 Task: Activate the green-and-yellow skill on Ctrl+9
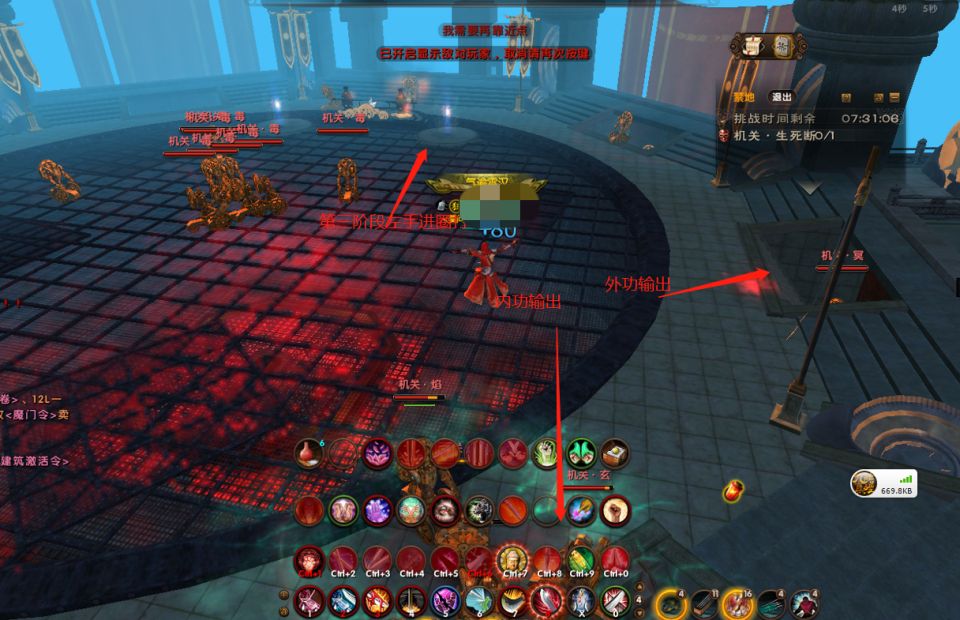[x=581, y=560]
